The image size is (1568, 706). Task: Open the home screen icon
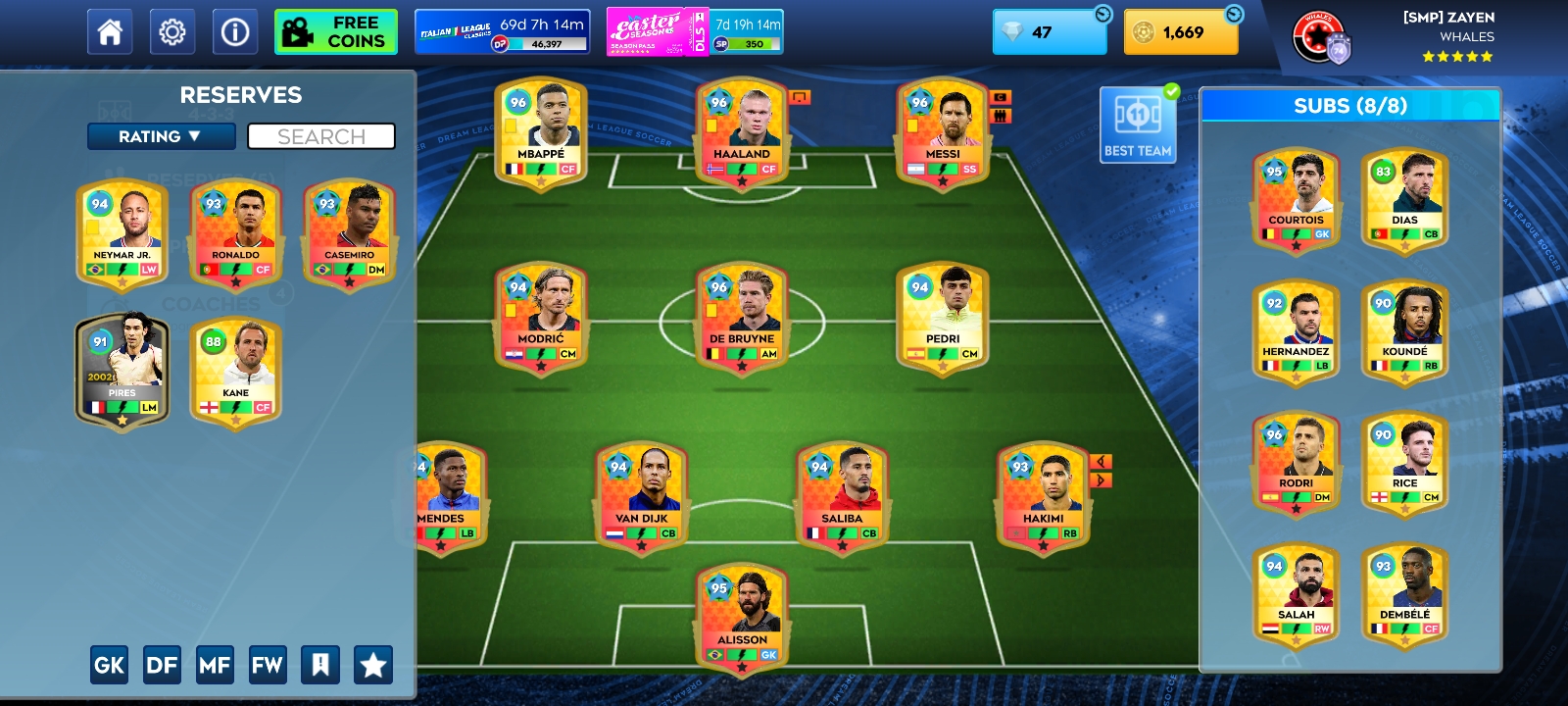coord(109,30)
